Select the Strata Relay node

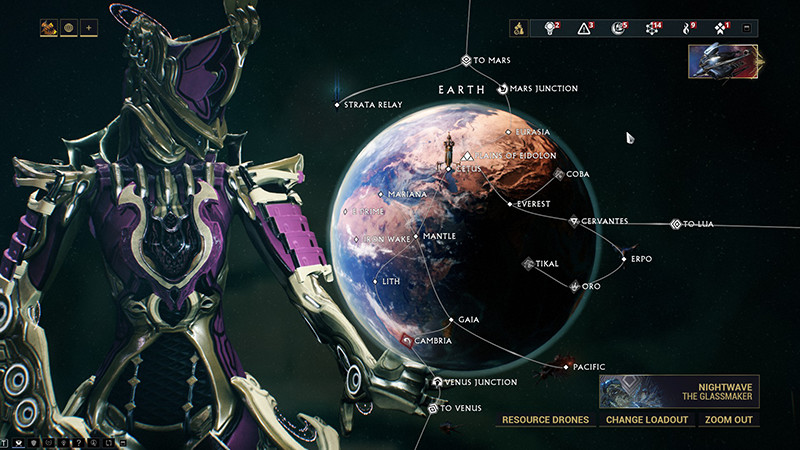[338, 105]
